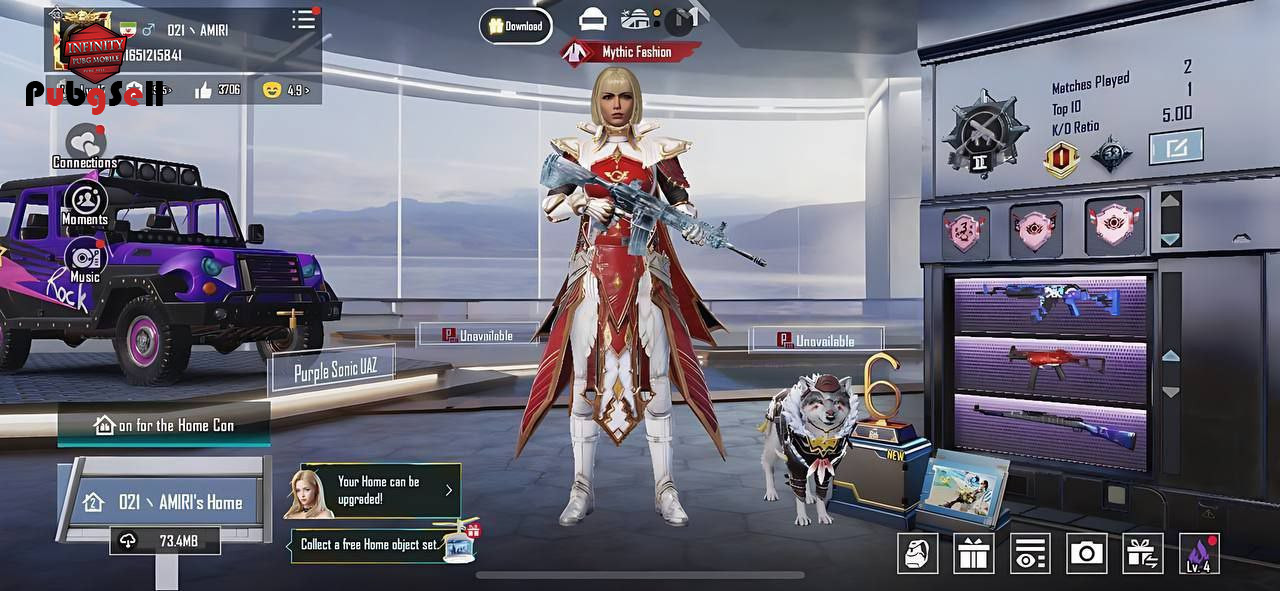The width and height of the screenshot is (1280, 591).
Task: Select the helmet icon at top
Action: point(593,19)
